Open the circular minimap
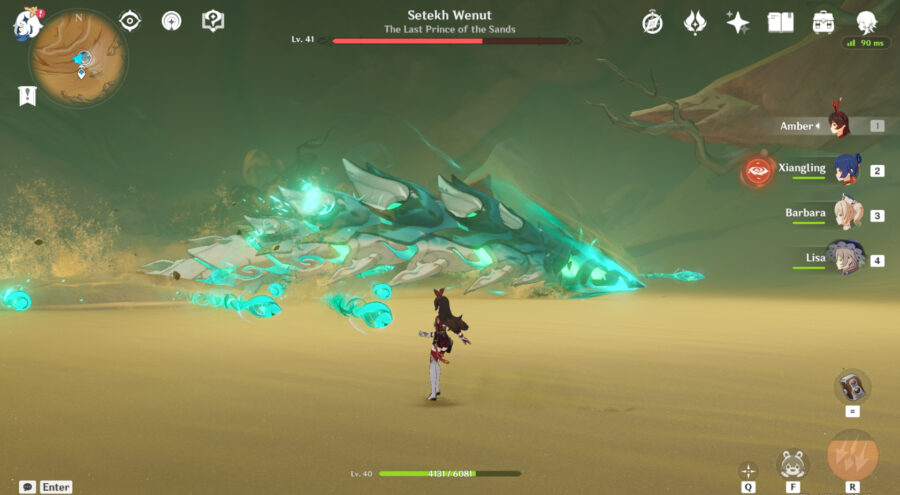The image size is (900, 495). coord(78,58)
